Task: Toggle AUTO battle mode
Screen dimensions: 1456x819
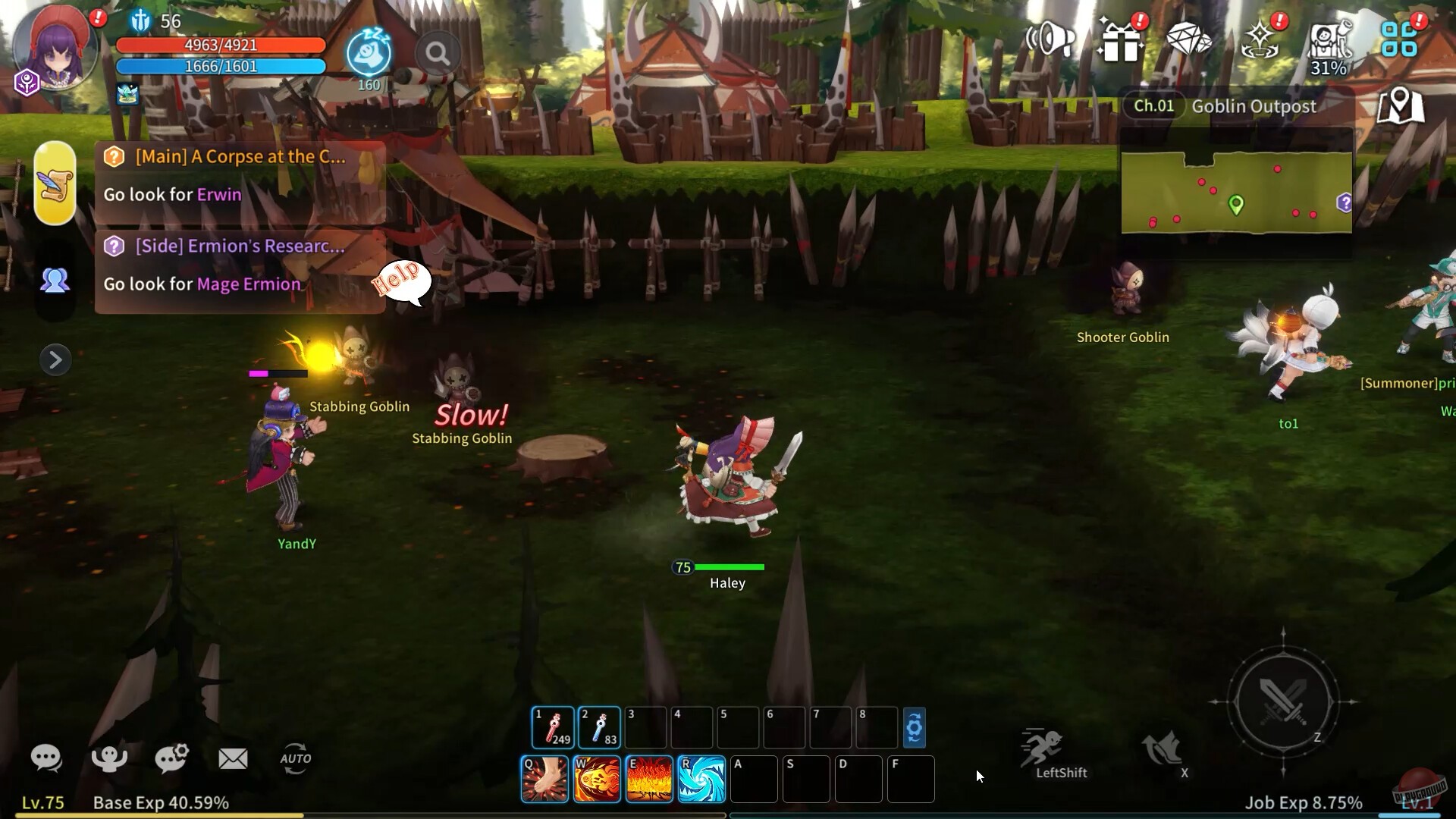Action: [x=297, y=758]
